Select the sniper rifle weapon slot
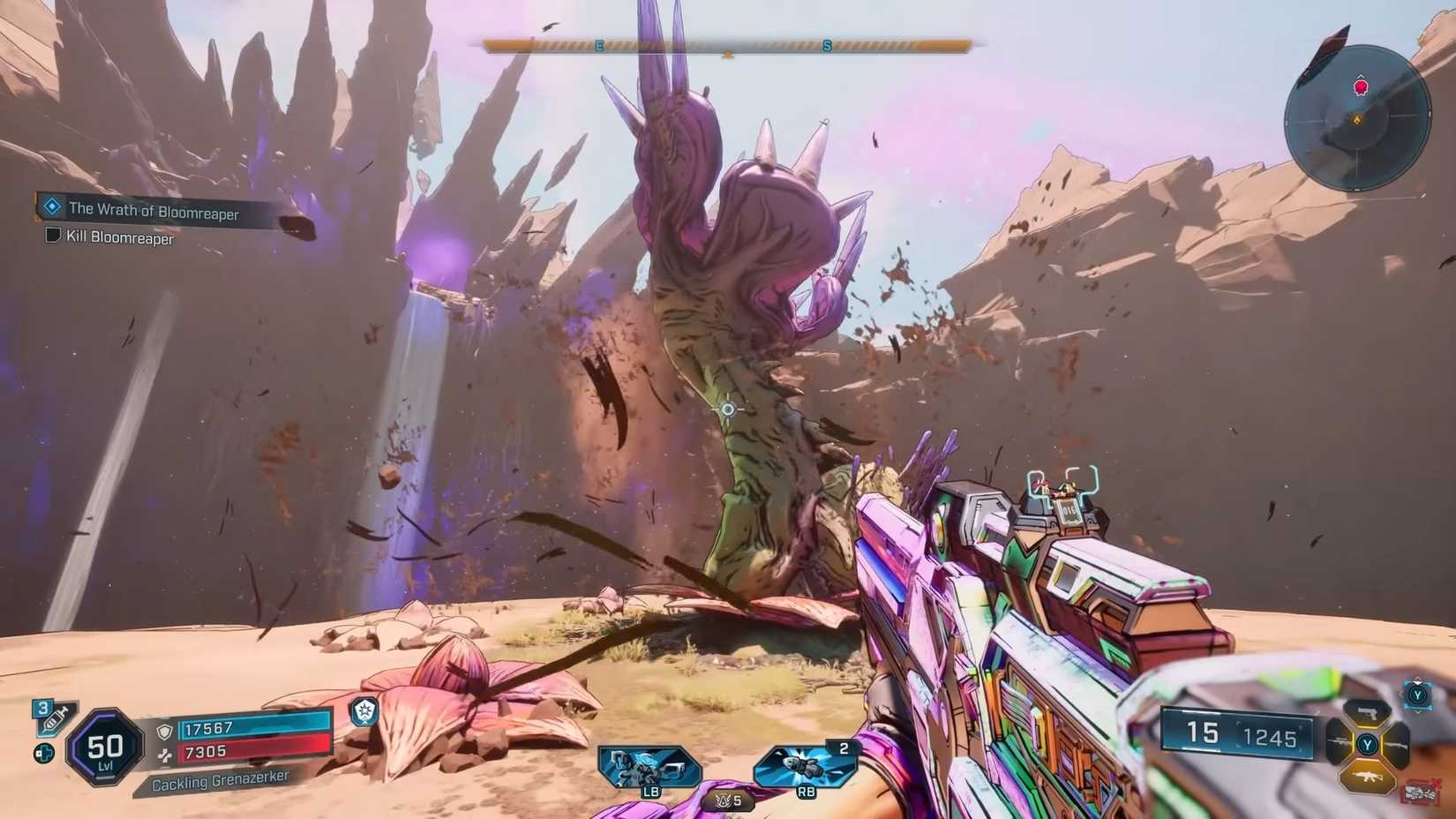Viewport: 1456px width, 819px height. [x=1339, y=742]
